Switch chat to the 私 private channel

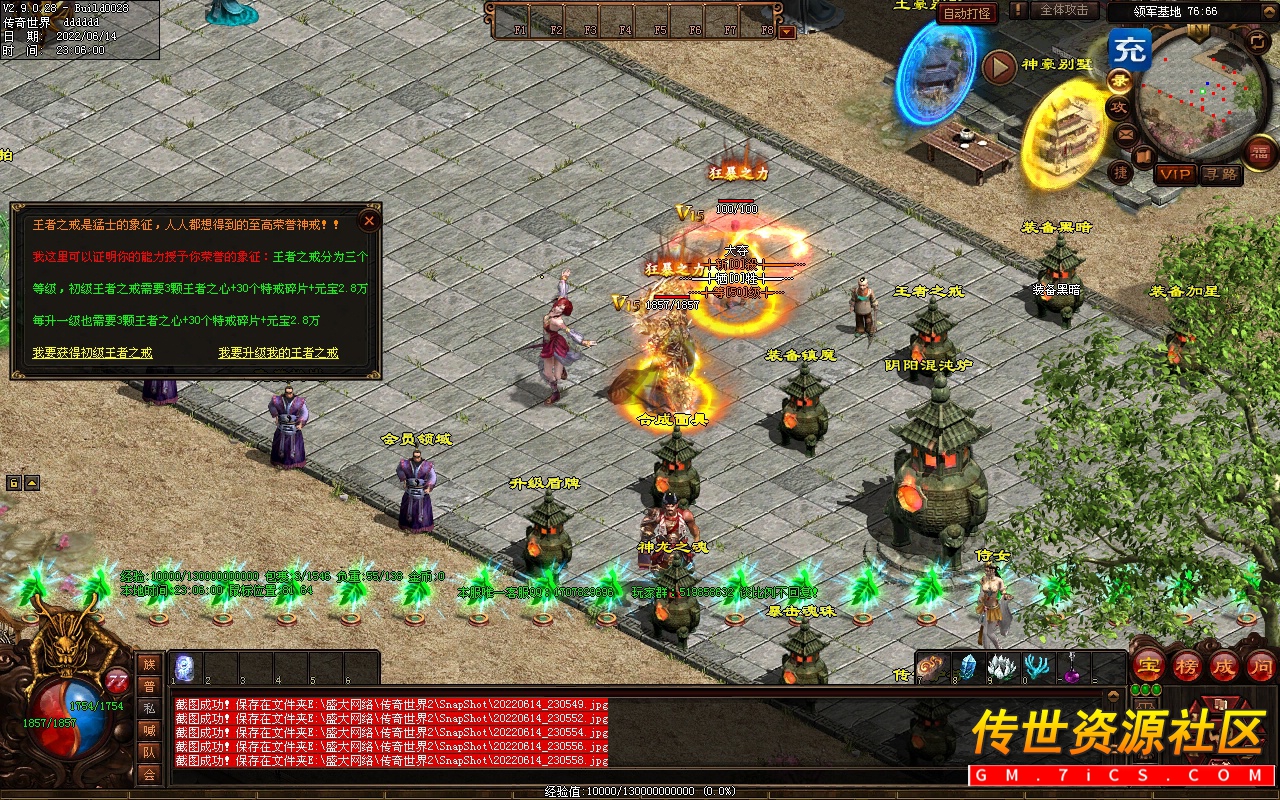(149, 708)
